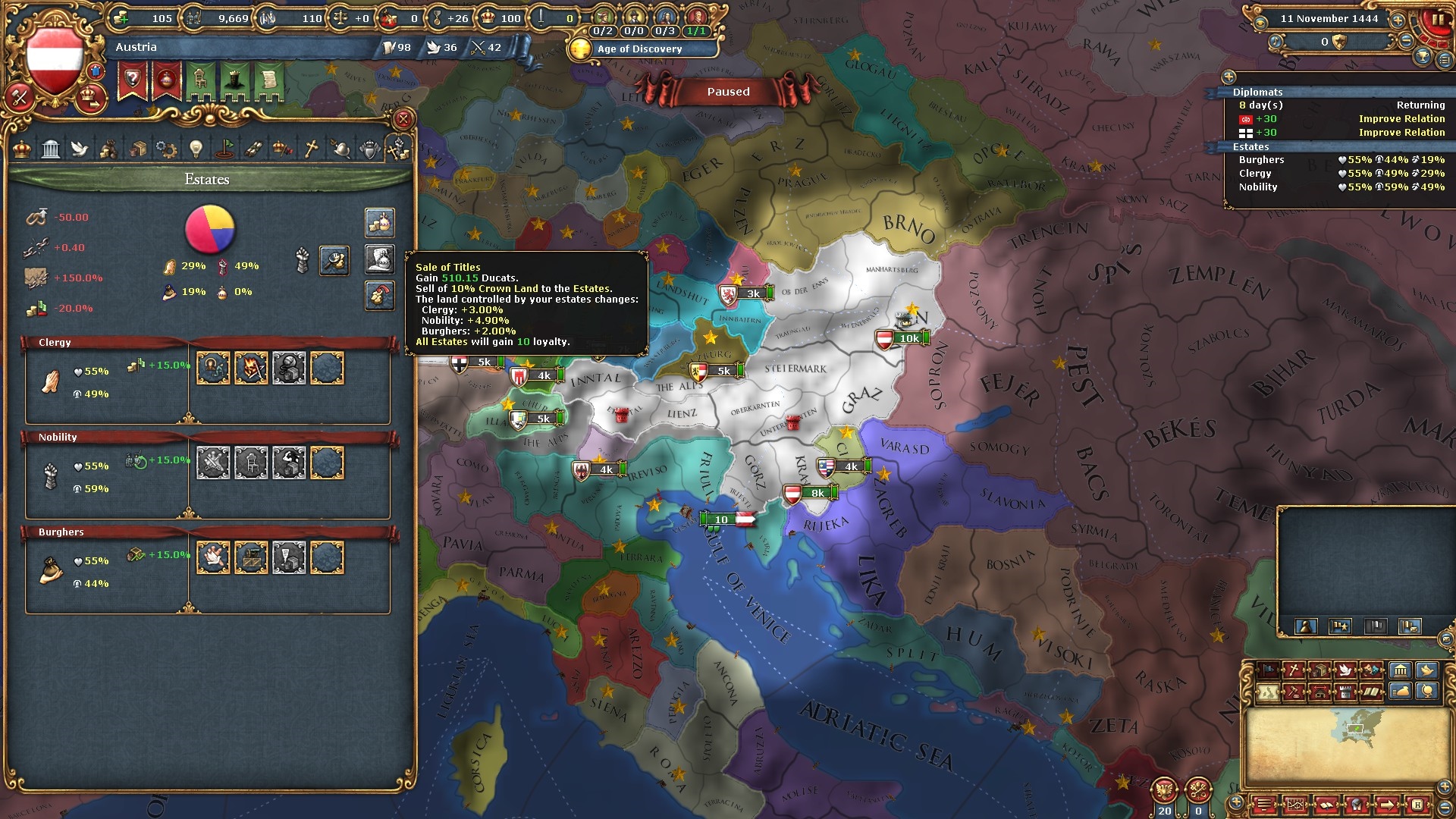Switch to the Technology tab with gears
Viewport: 1456px width, 819px height.
click(166, 149)
